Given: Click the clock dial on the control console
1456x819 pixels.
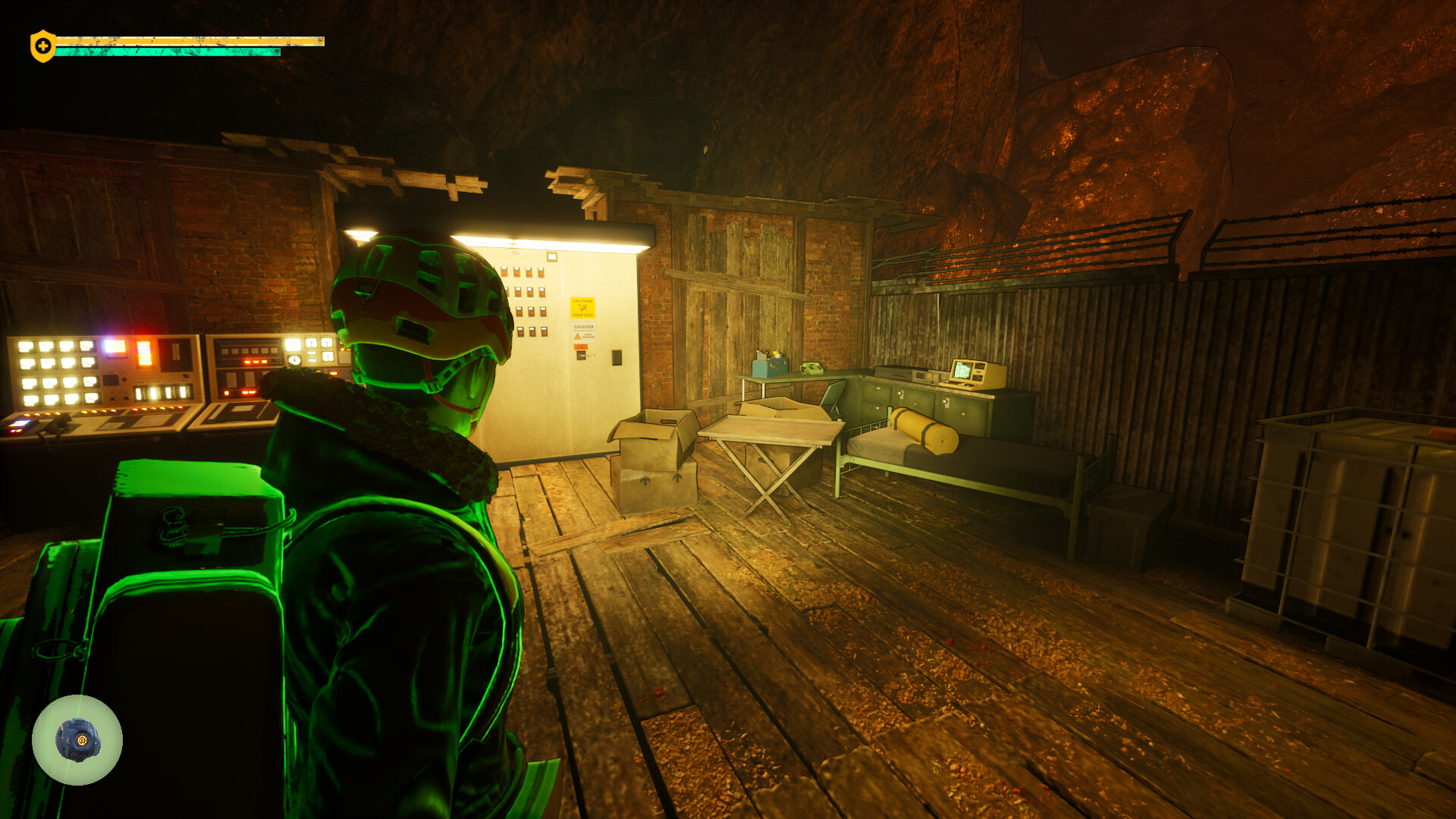Looking at the screenshot, I should pyautogui.click(x=294, y=360).
